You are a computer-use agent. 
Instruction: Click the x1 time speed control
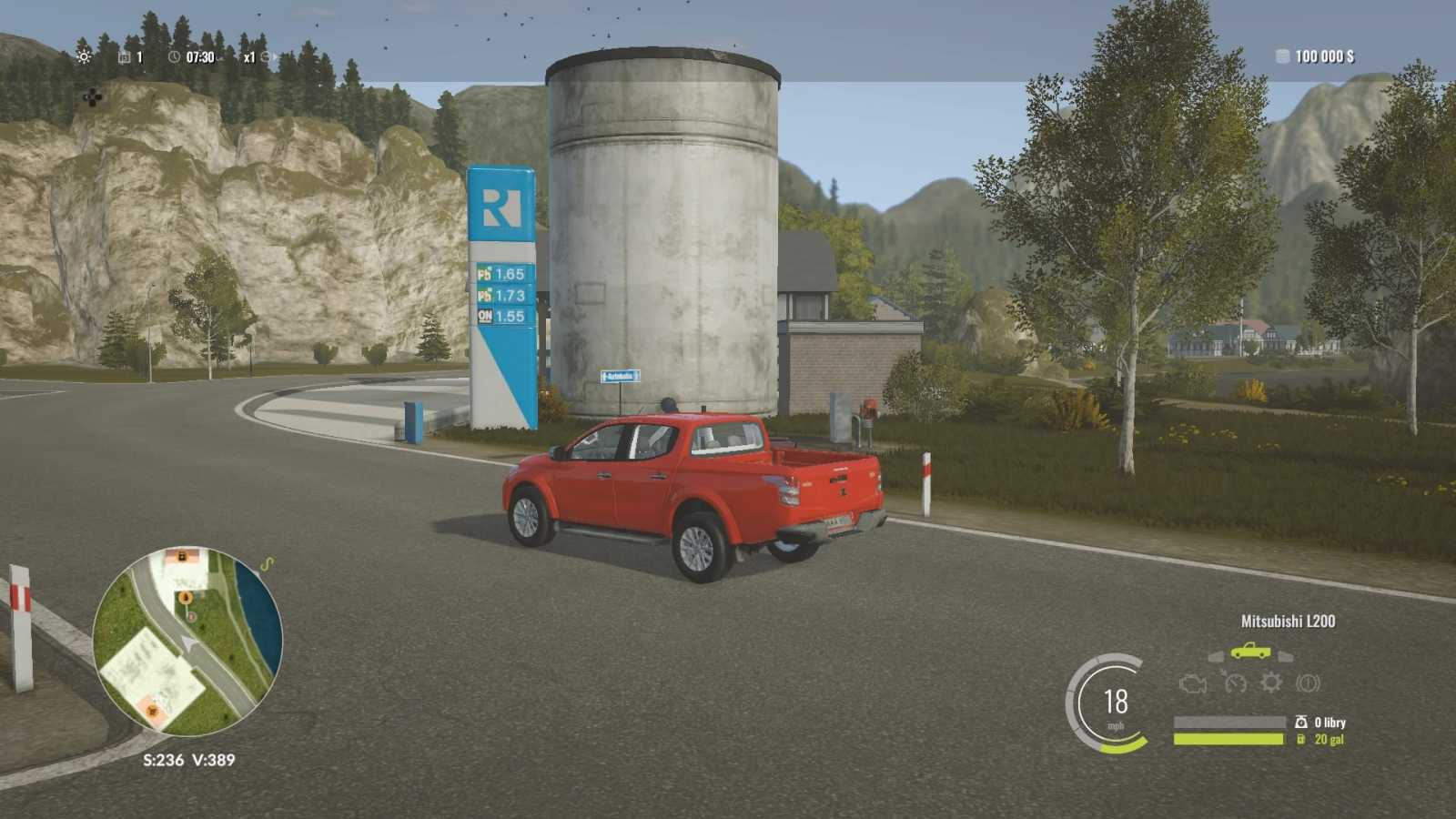pyautogui.click(x=249, y=57)
